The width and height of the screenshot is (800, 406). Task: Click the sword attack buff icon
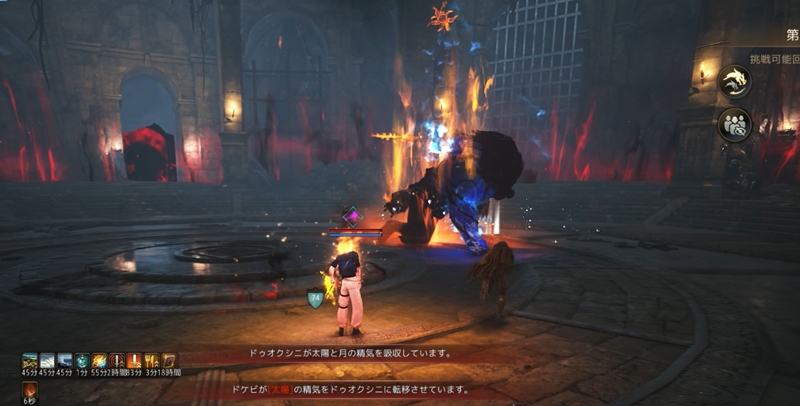tap(134, 361)
